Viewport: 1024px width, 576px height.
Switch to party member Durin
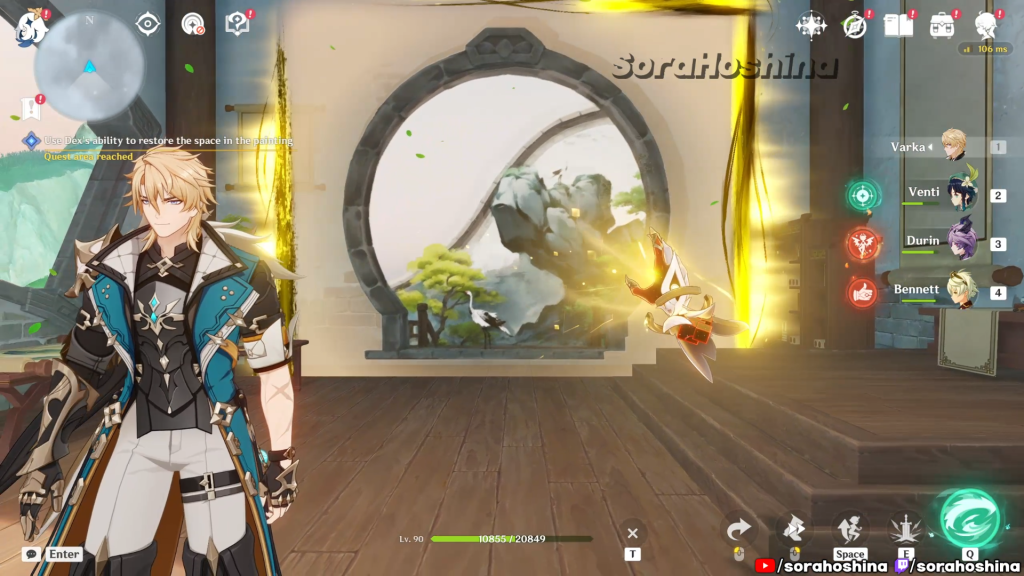point(960,242)
